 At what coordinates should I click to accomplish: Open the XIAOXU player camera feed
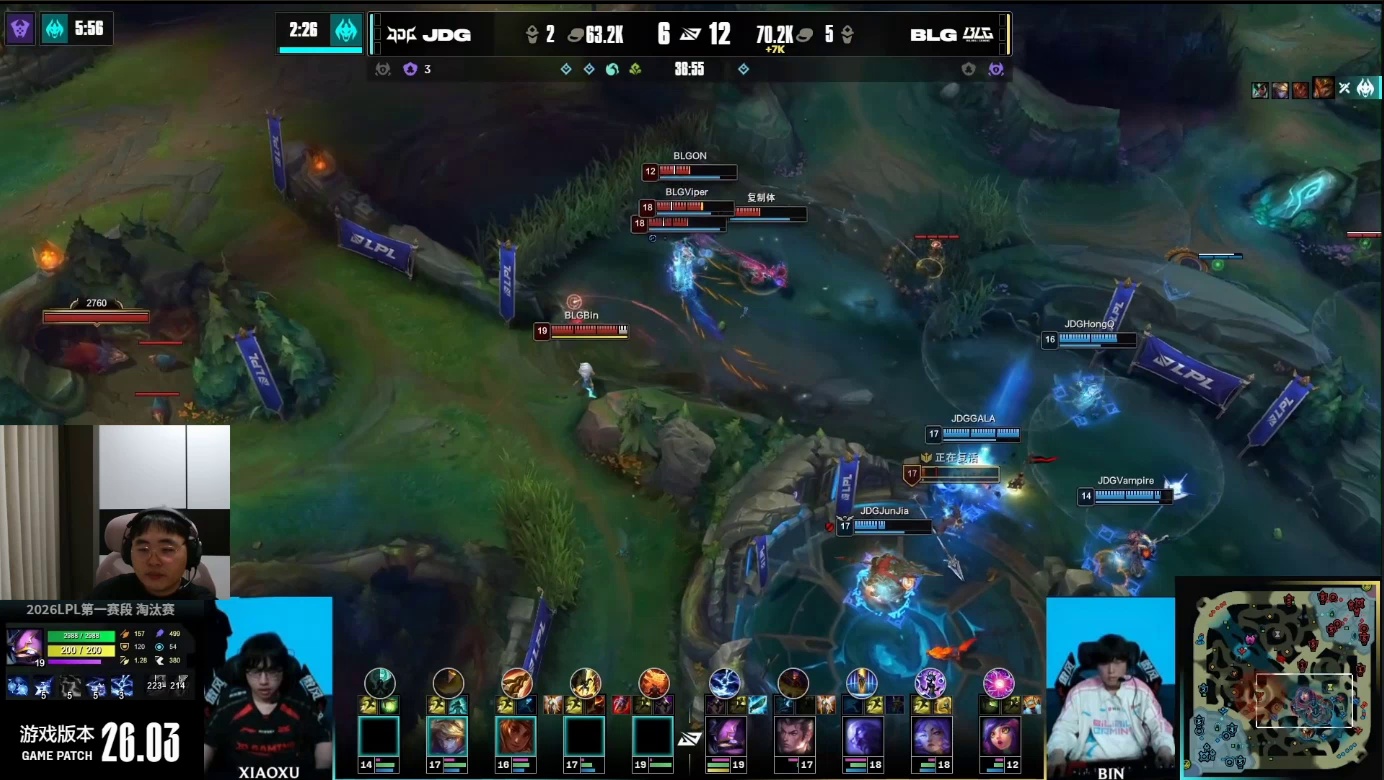pyautogui.click(x=270, y=690)
